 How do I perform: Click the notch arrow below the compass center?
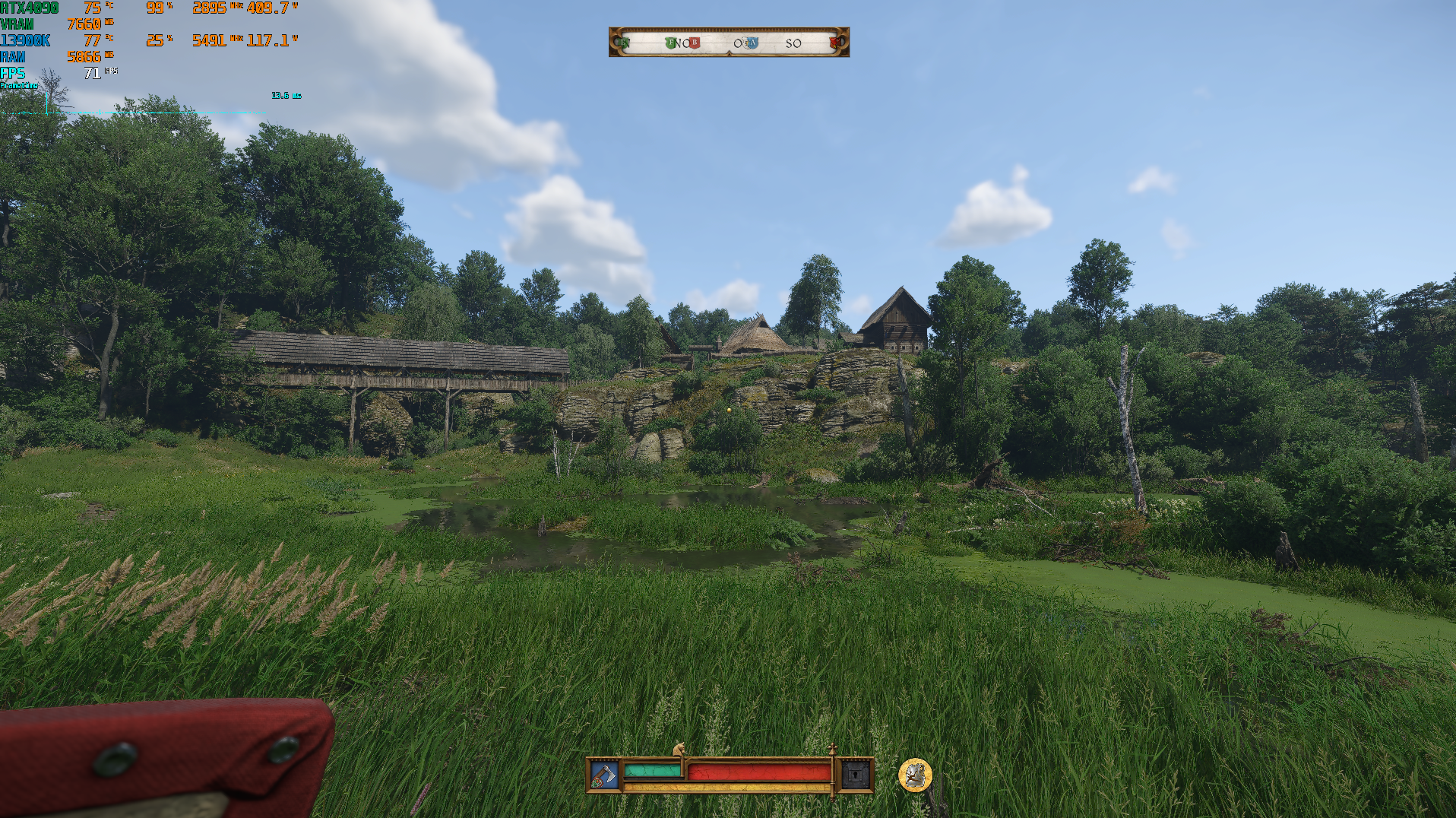tap(729, 52)
